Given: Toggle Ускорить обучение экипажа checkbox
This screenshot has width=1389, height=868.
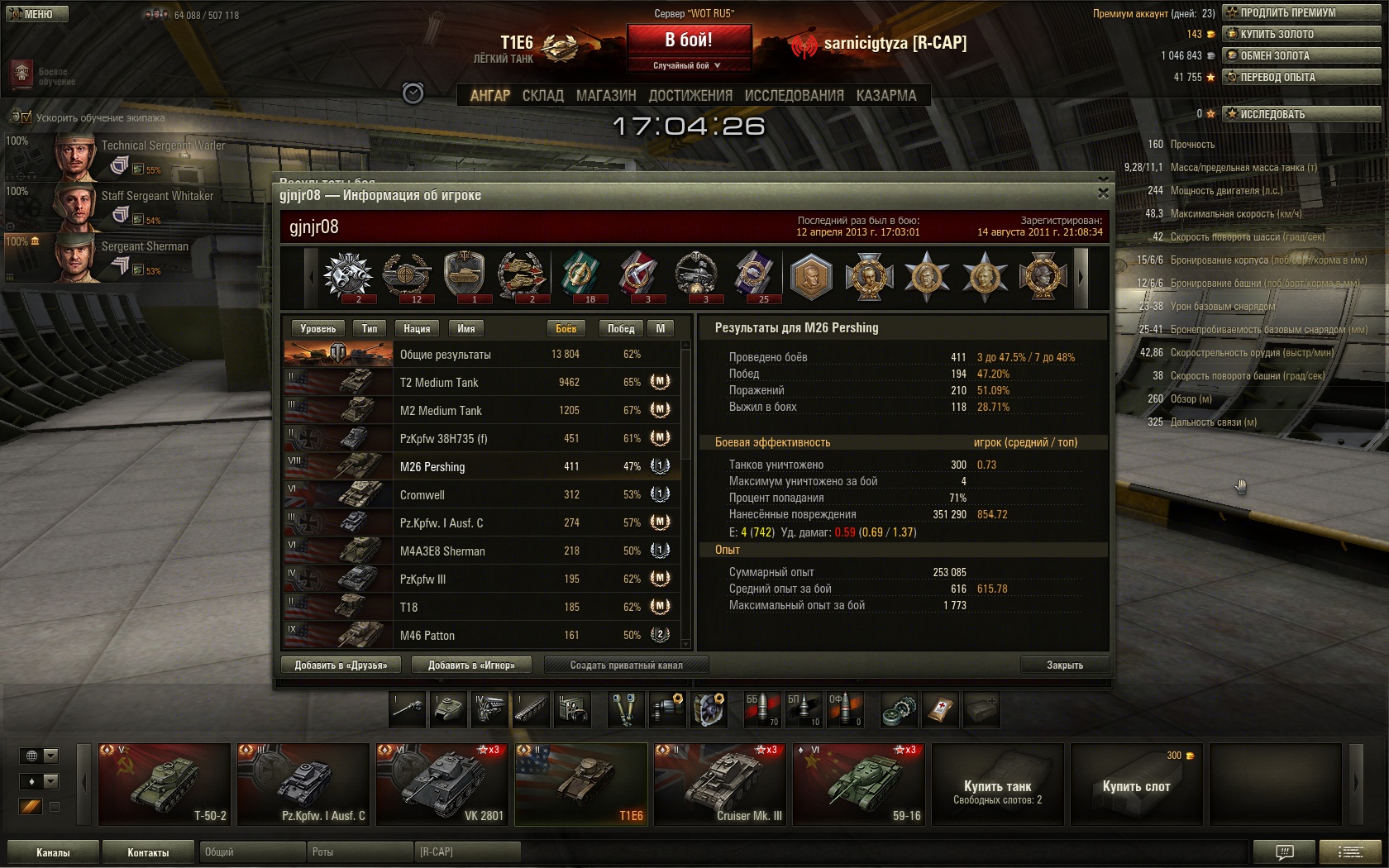Looking at the screenshot, I should [25, 117].
